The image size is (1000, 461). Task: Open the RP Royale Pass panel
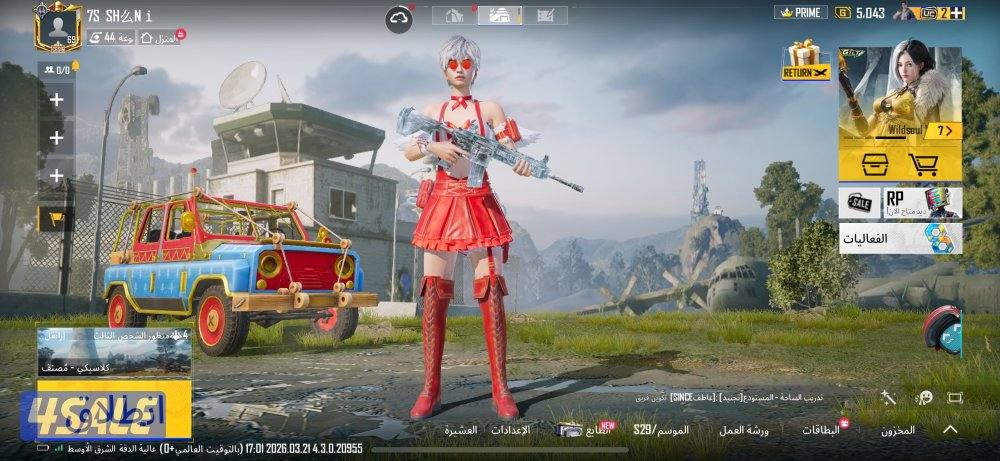click(922, 202)
